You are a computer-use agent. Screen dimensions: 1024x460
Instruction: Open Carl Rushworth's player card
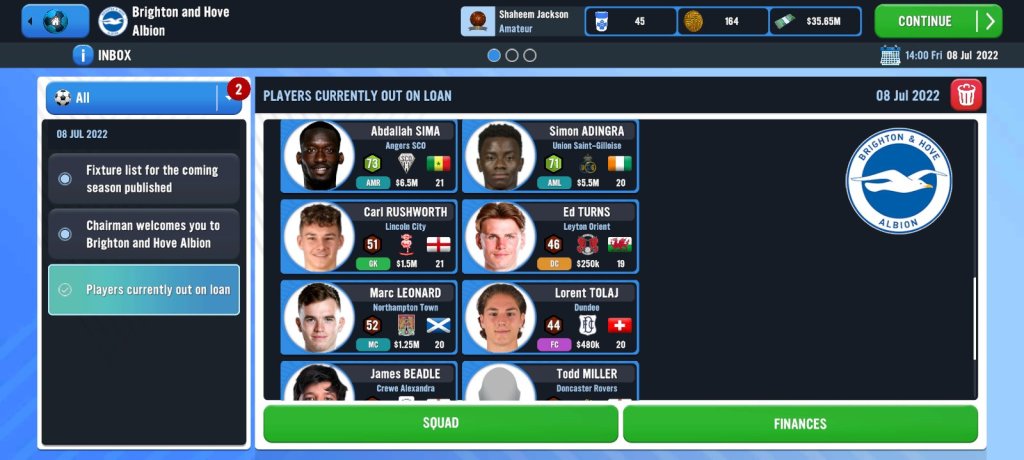[x=369, y=237]
